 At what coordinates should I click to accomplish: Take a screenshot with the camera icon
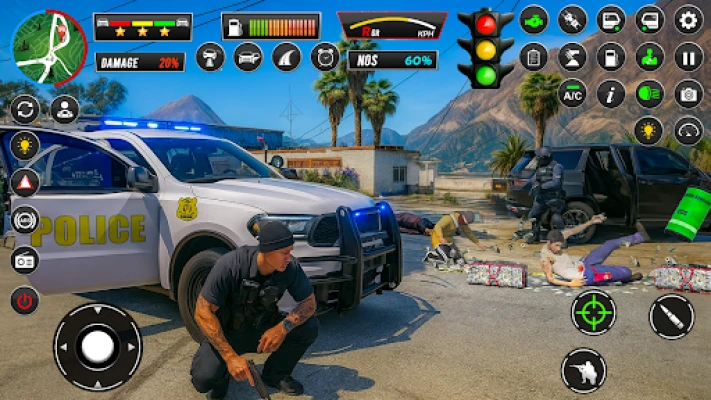tap(688, 94)
